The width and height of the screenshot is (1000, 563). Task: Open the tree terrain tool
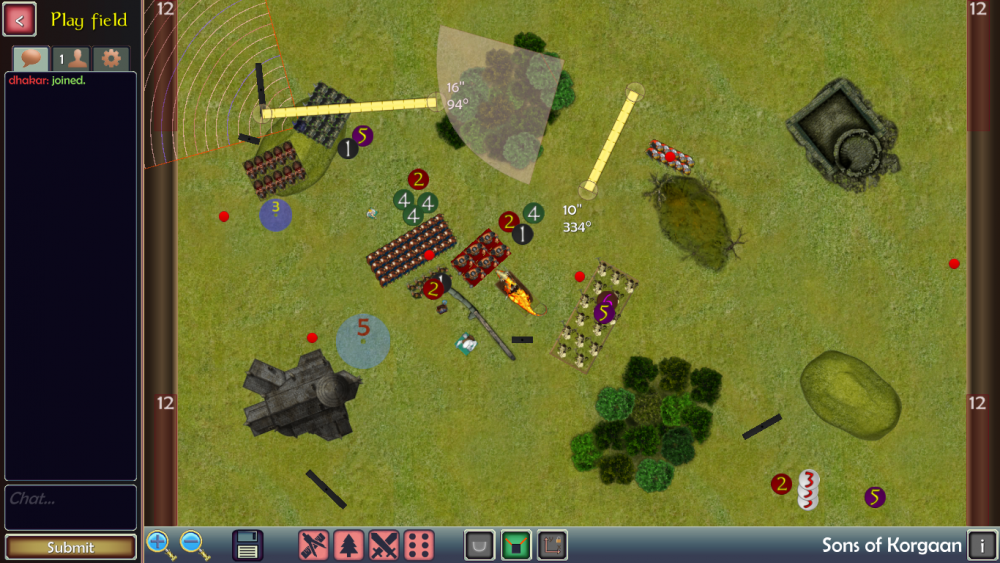[x=349, y=545]
